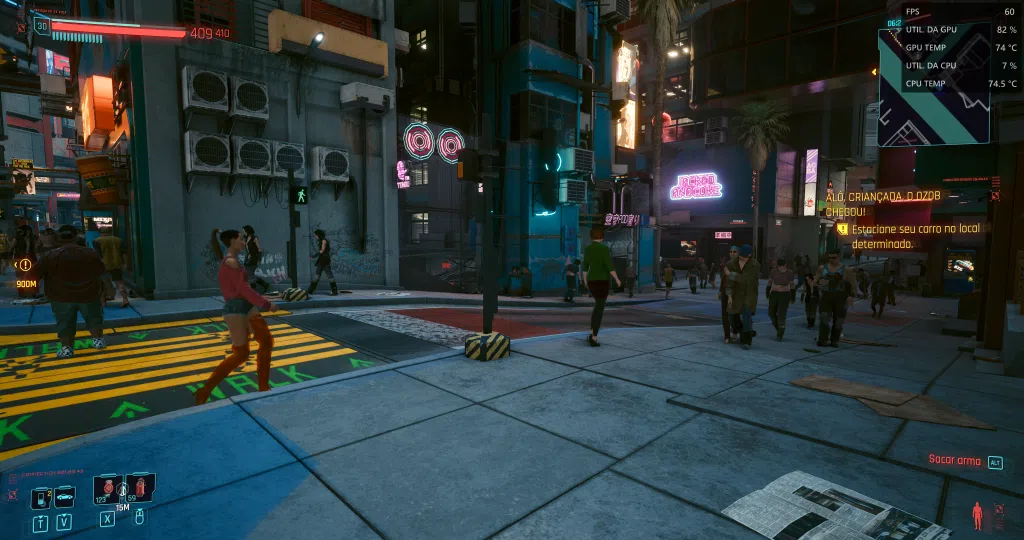Click the red character stance silhouette icon
Screen dimensions: 1024x540
tap(978, 515)
